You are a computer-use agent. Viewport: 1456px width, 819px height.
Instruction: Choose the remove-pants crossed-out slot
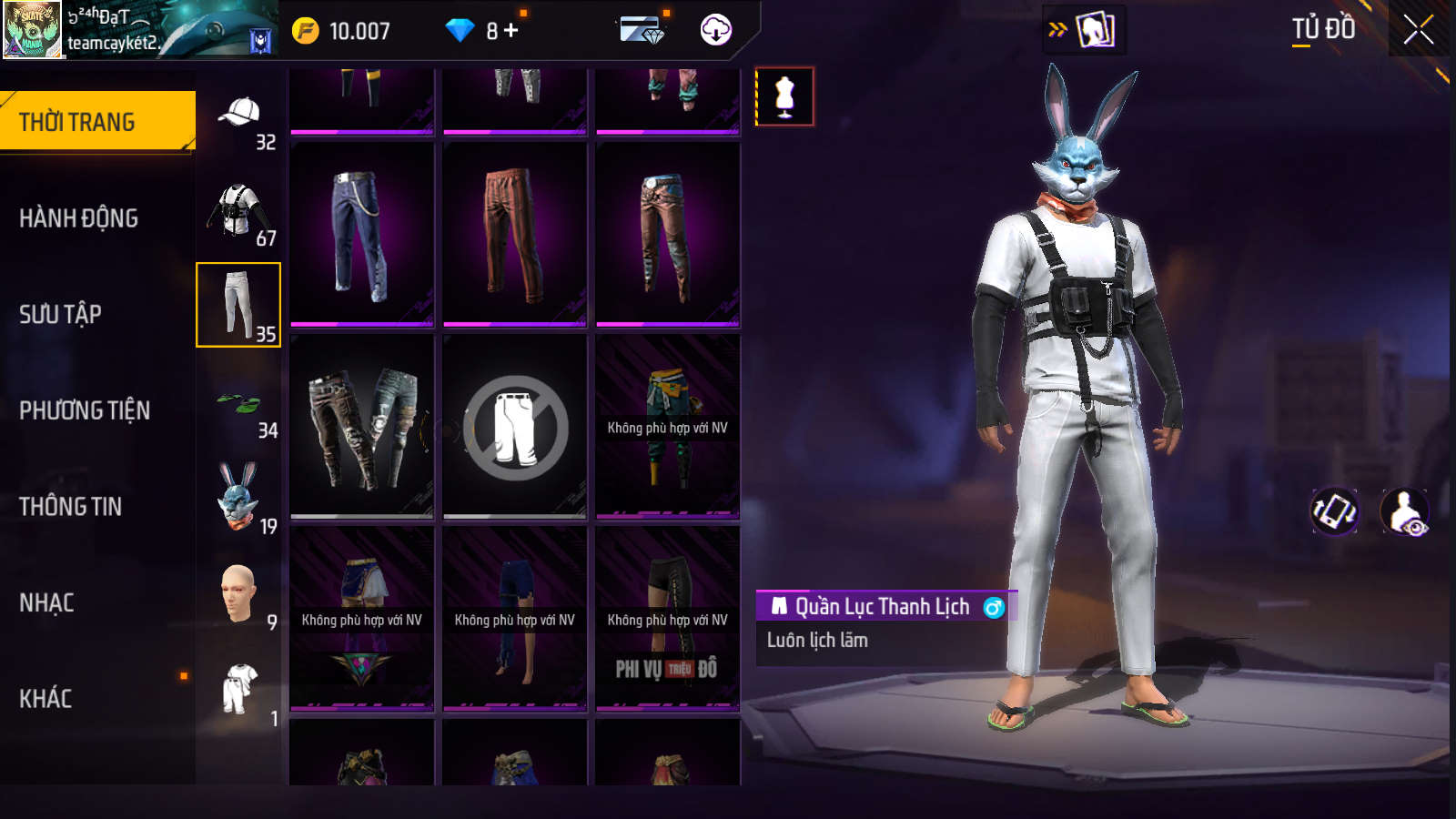(514, 426)
